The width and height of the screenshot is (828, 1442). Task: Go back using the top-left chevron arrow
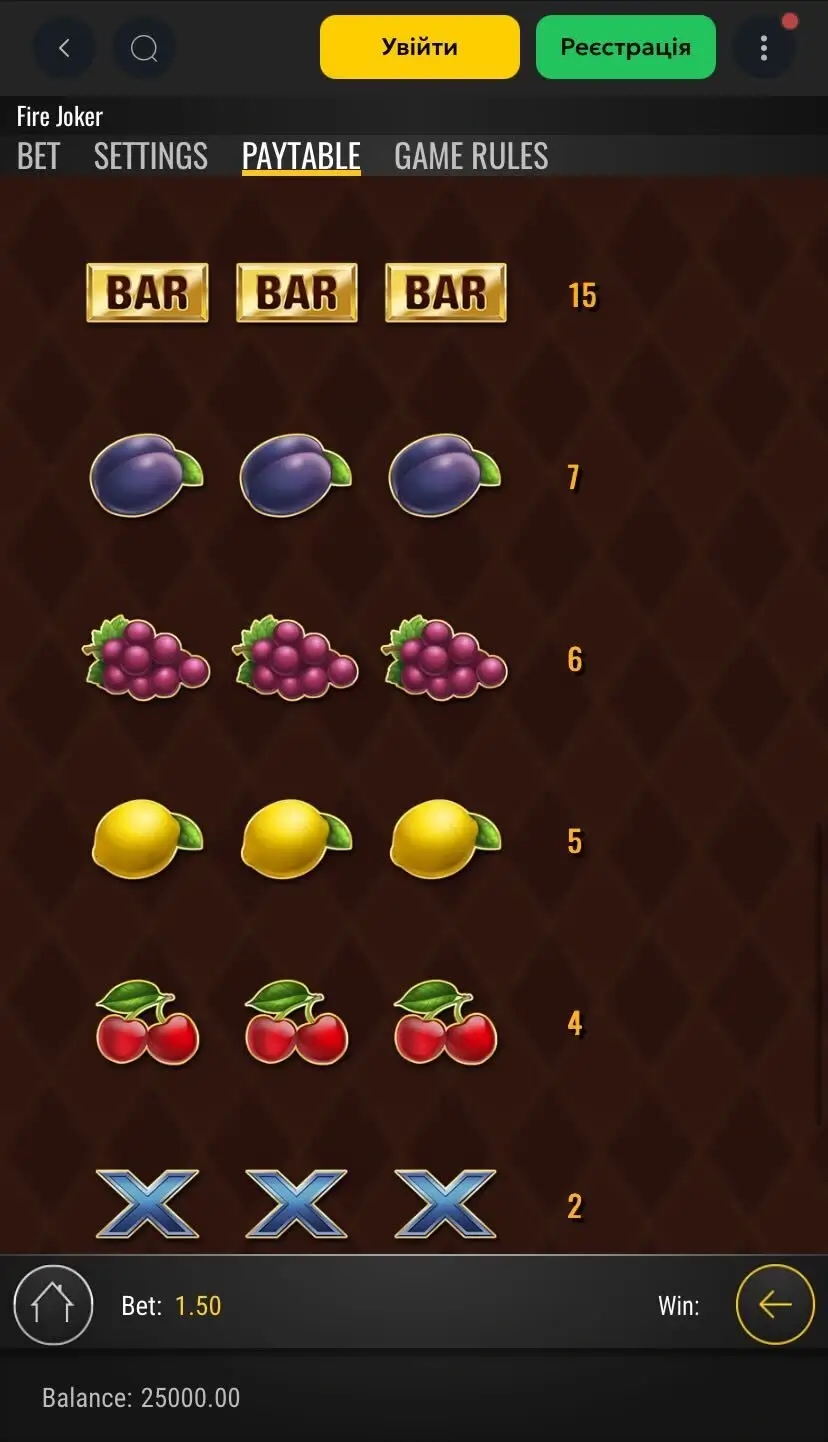(65, 48)
